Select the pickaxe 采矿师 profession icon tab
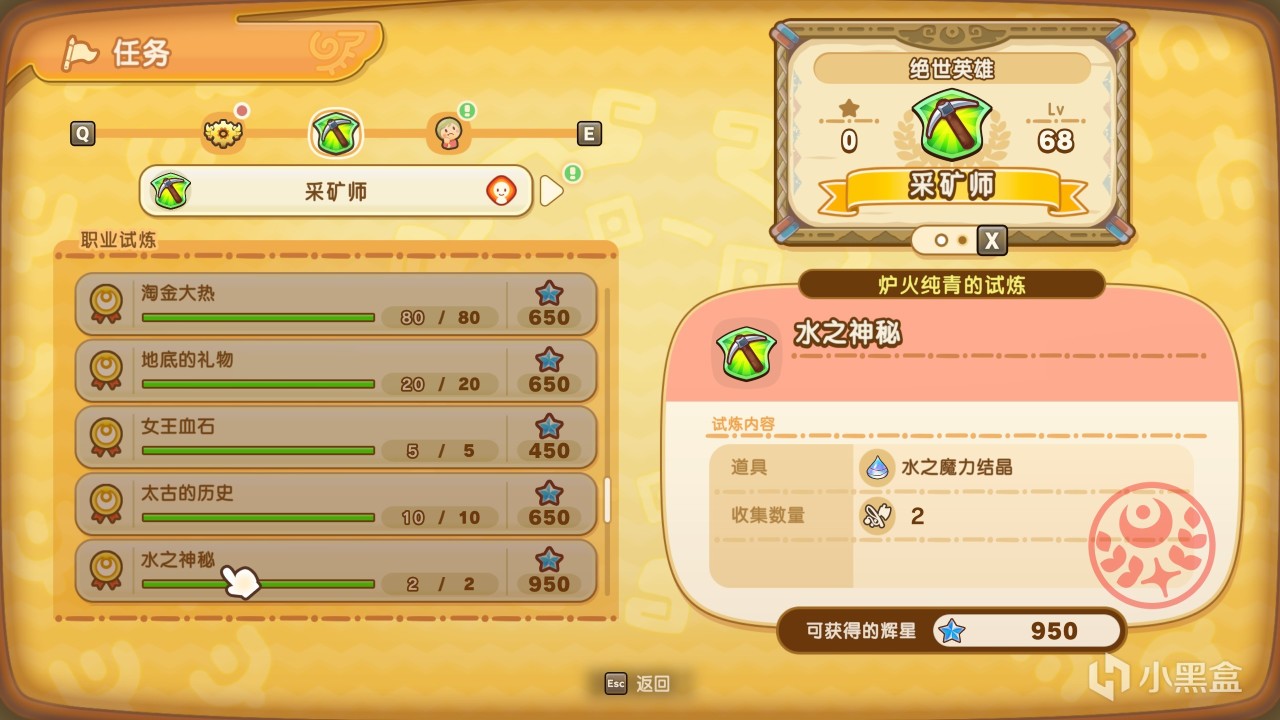The image size is (1280, 720). point(336,133)
